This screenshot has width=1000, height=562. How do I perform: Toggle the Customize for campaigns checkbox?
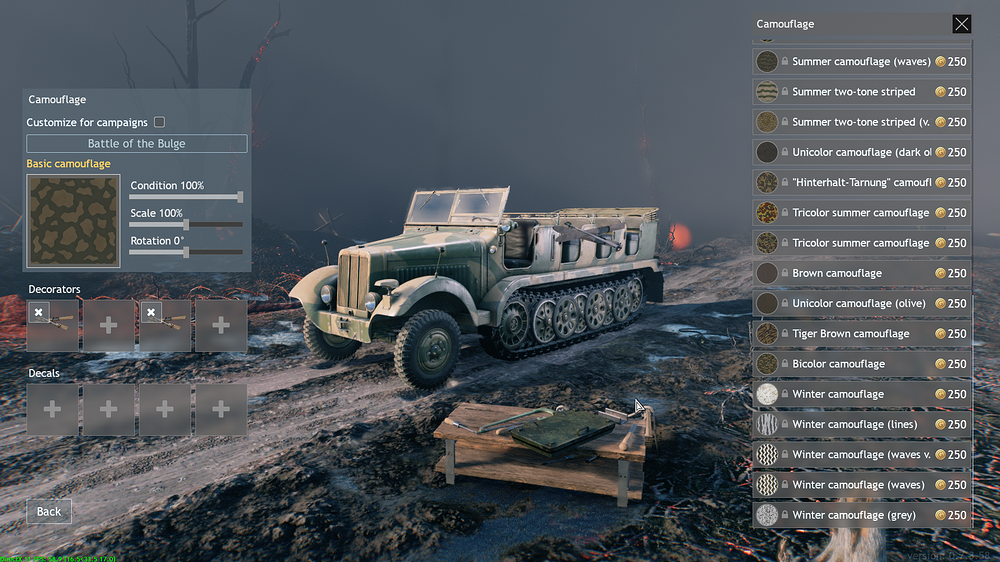pyautogui.click(x=159, y=122)
